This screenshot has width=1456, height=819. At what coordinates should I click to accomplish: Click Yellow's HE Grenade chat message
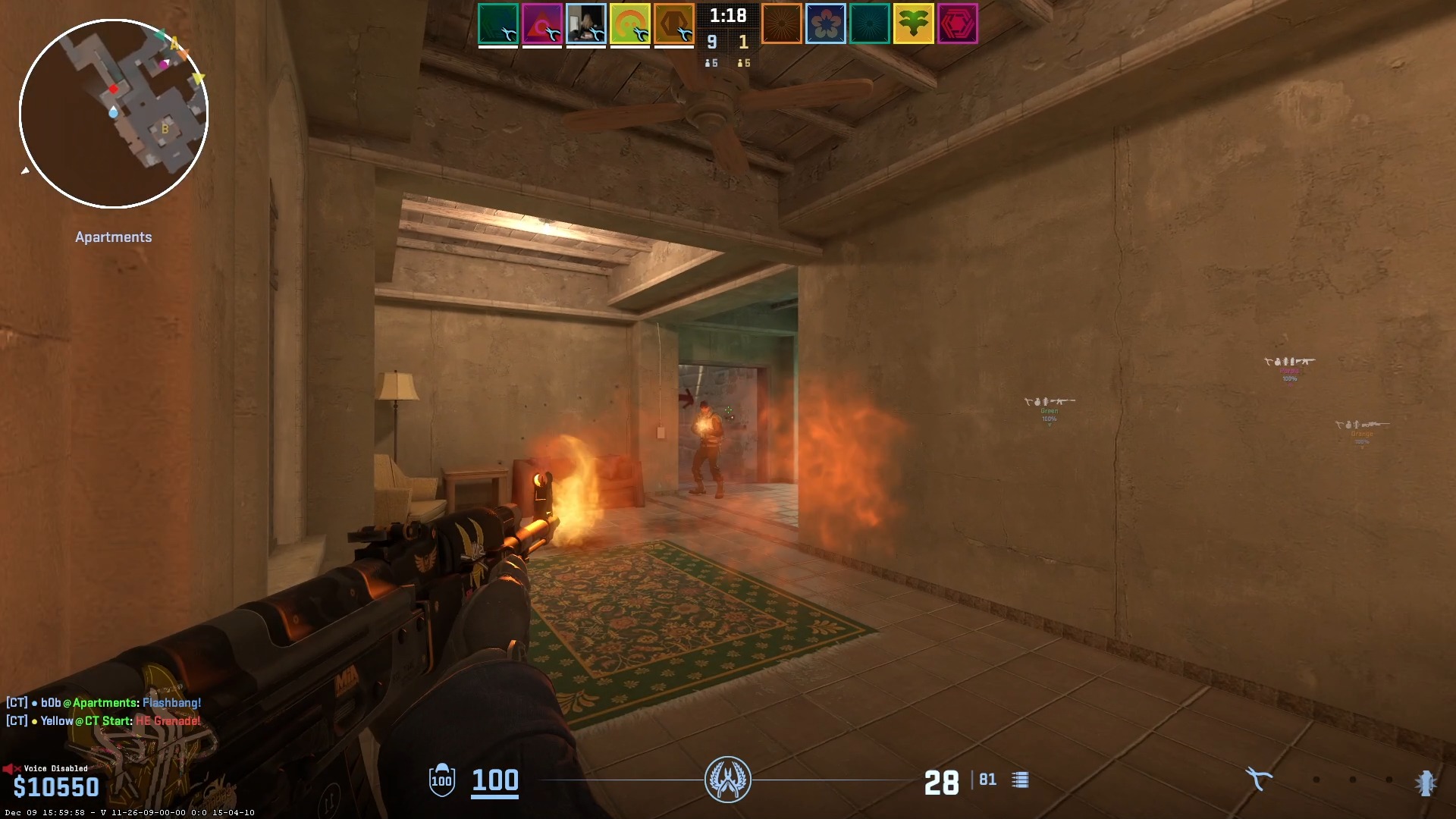(104, 721)
